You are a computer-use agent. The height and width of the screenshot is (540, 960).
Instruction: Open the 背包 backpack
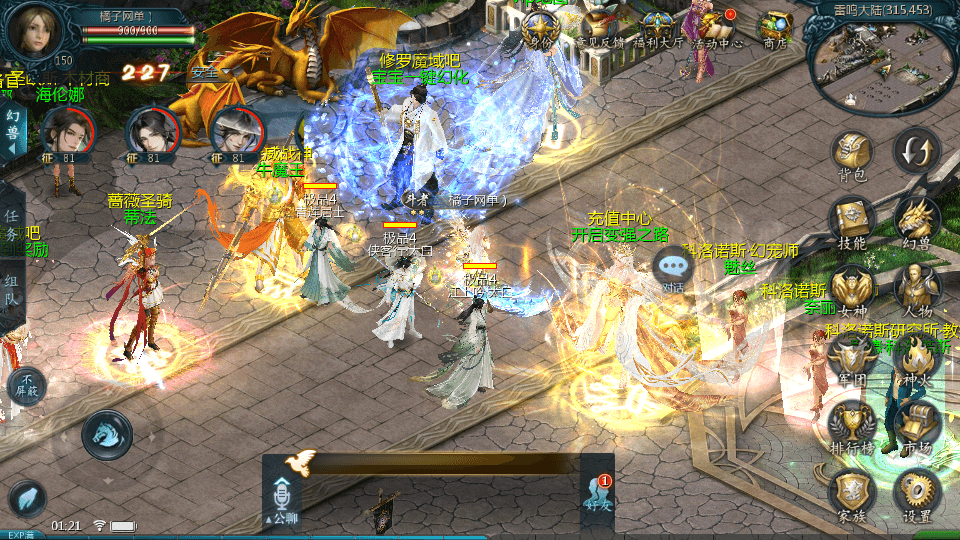pos(852,155)
